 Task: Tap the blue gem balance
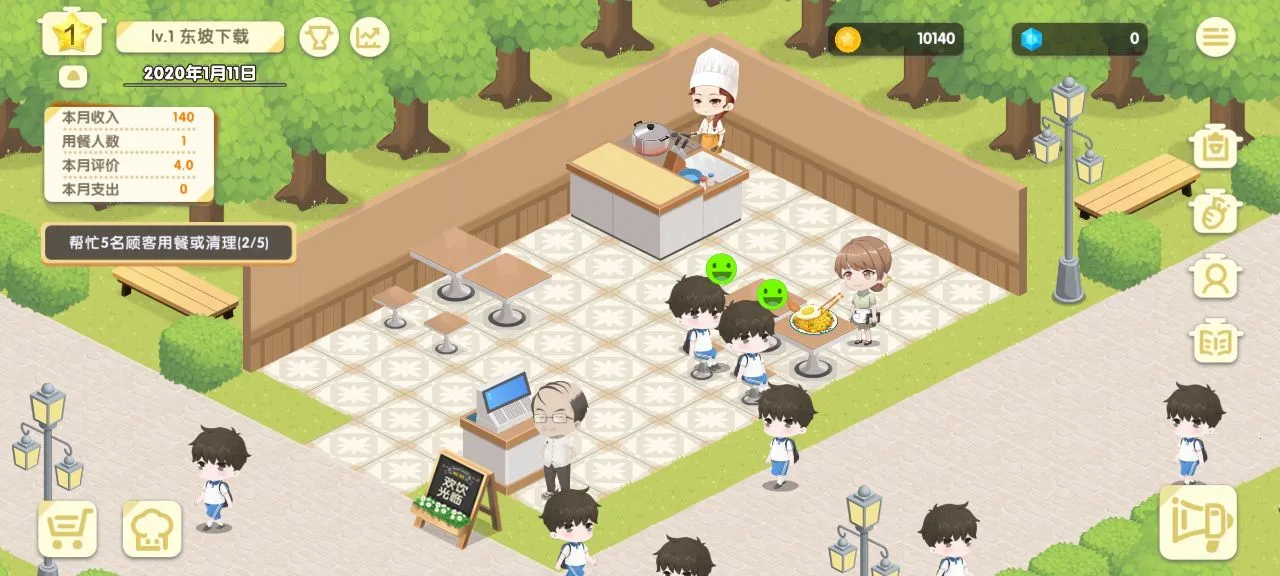pyautogui.click(x=1080, y=40)
